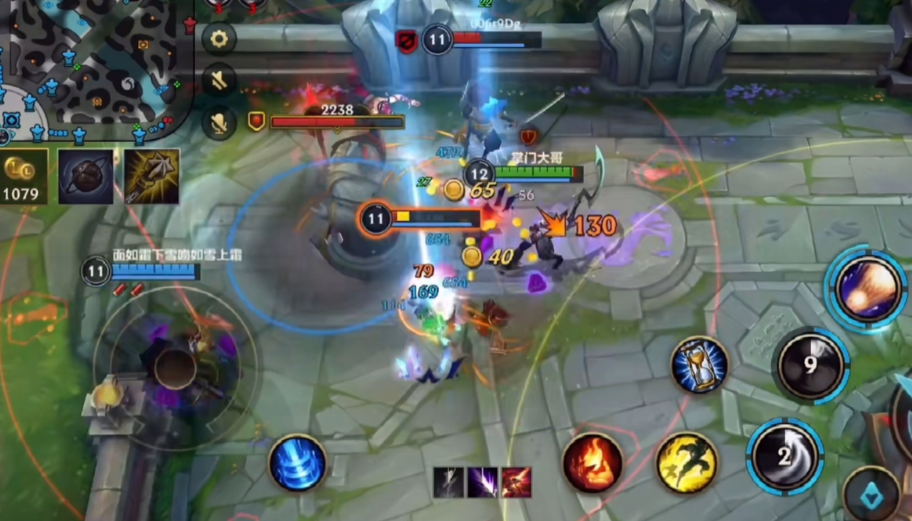Tap the ability showing 2 second cooldown
912x521 pixels.
tap(786, 457)
